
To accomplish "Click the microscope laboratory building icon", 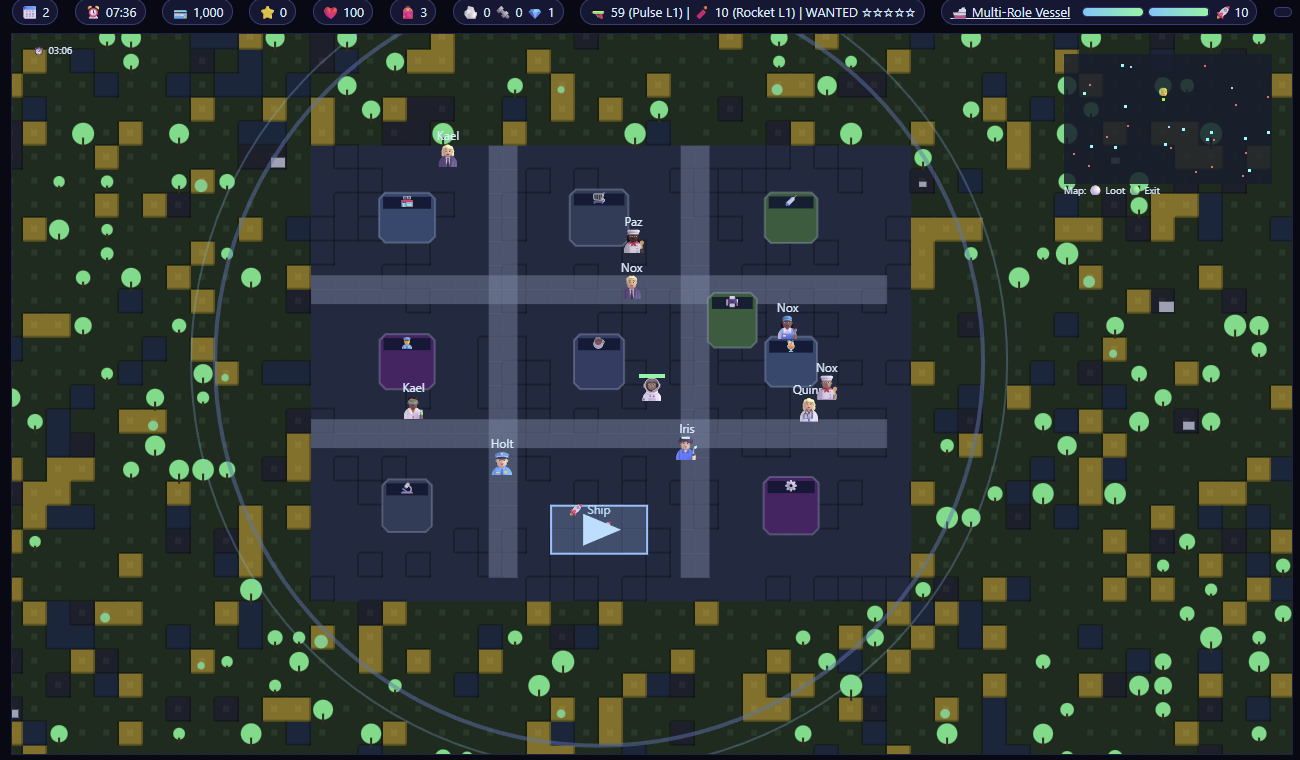I will pyautogui.click(x=407, y=488).
